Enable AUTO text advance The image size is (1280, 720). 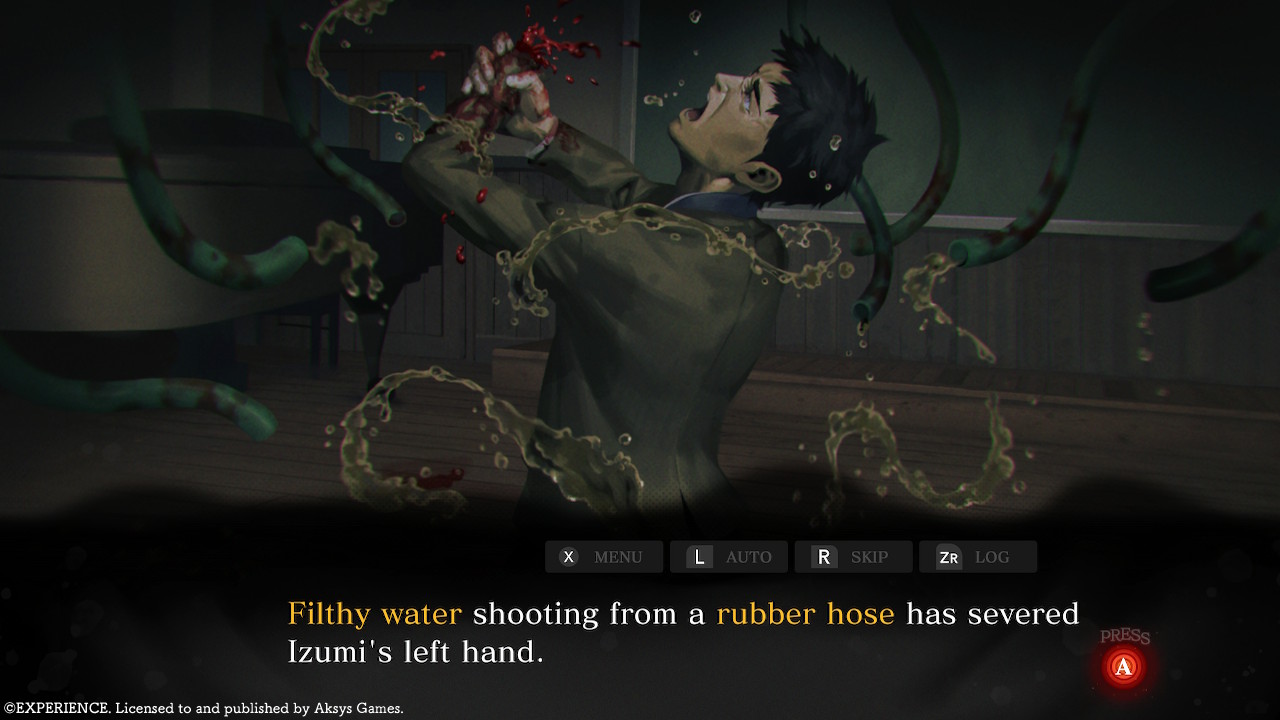click(x=728, y=557)
